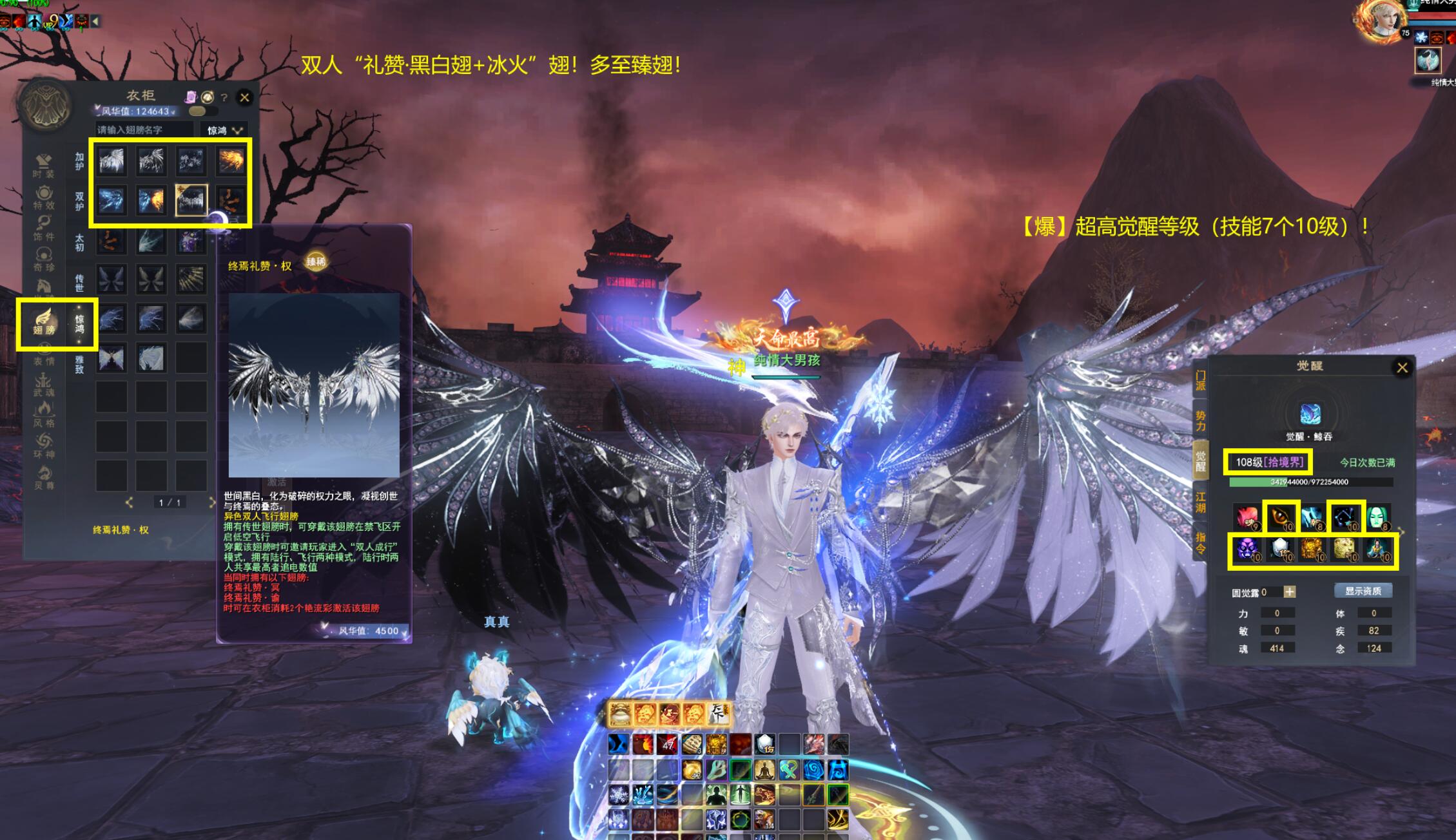
Task: Go to the next wardrobe page
Action: coord(211,502)
